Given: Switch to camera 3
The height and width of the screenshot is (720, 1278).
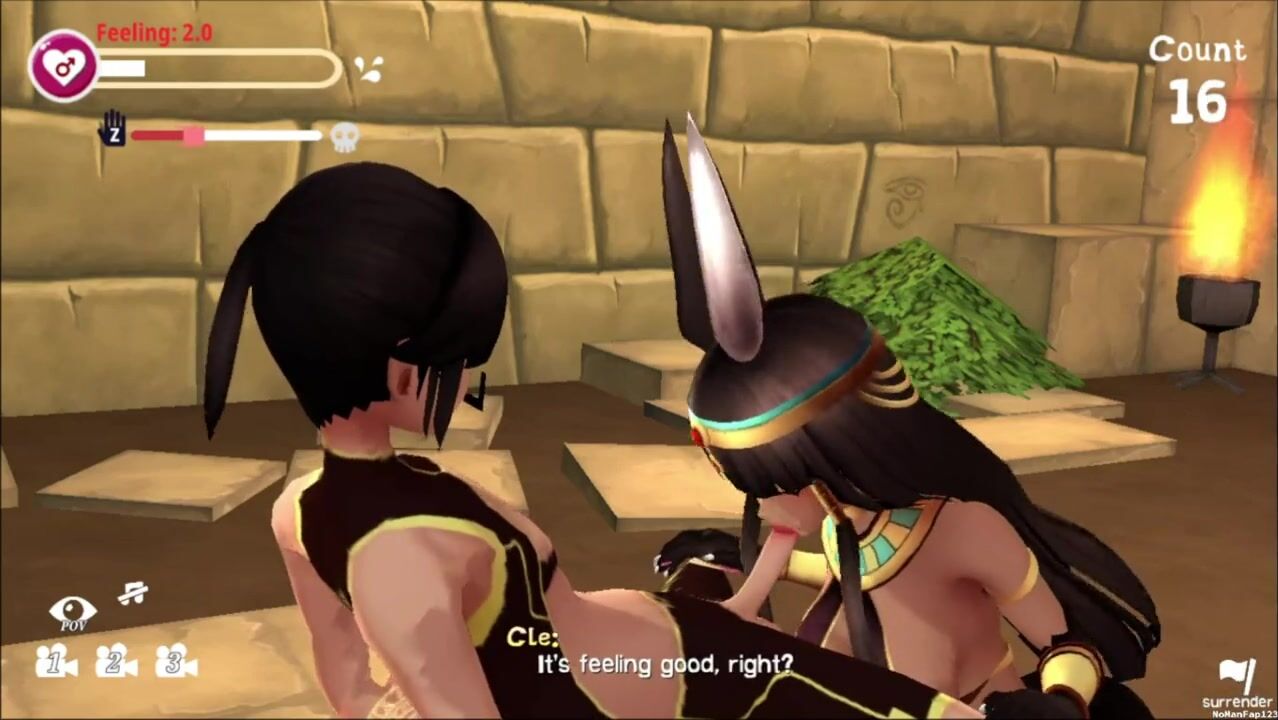Looking at the screenshot, I should [x=176, y=661].
